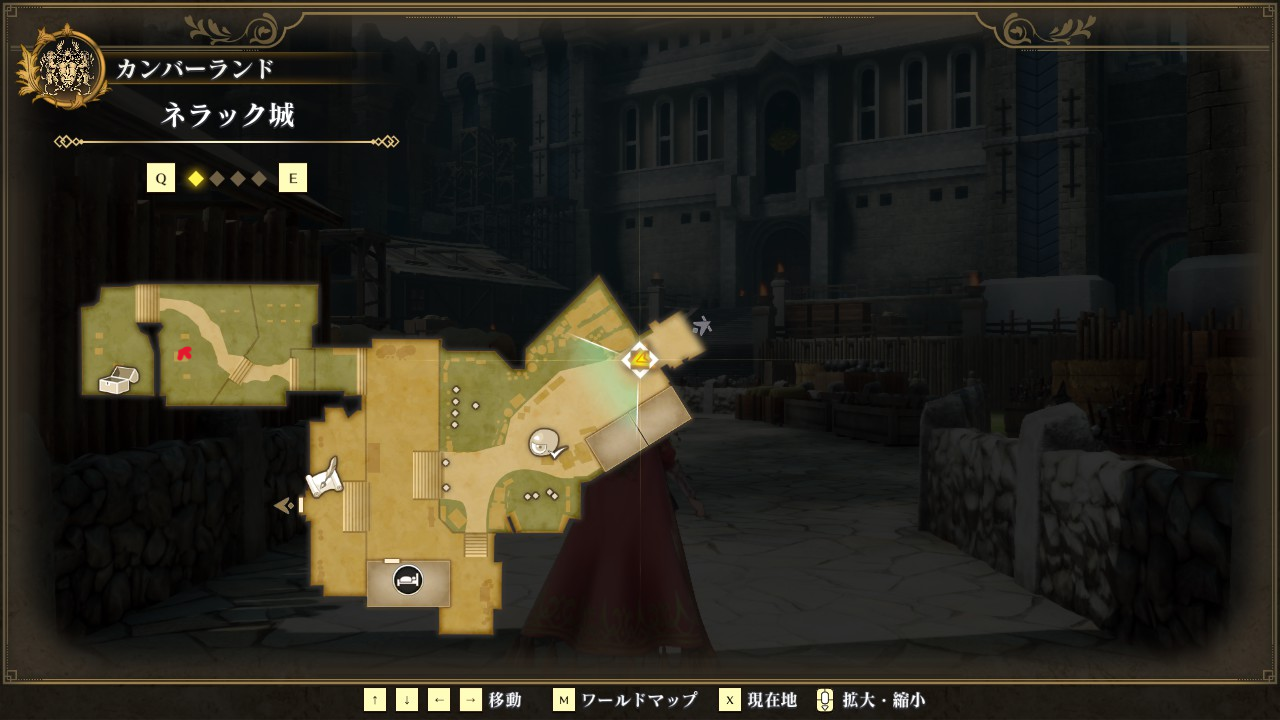Select the highlighted yellow map page diamond
Viewport: 1280px width, 720px height.
(x=196, y=178)
